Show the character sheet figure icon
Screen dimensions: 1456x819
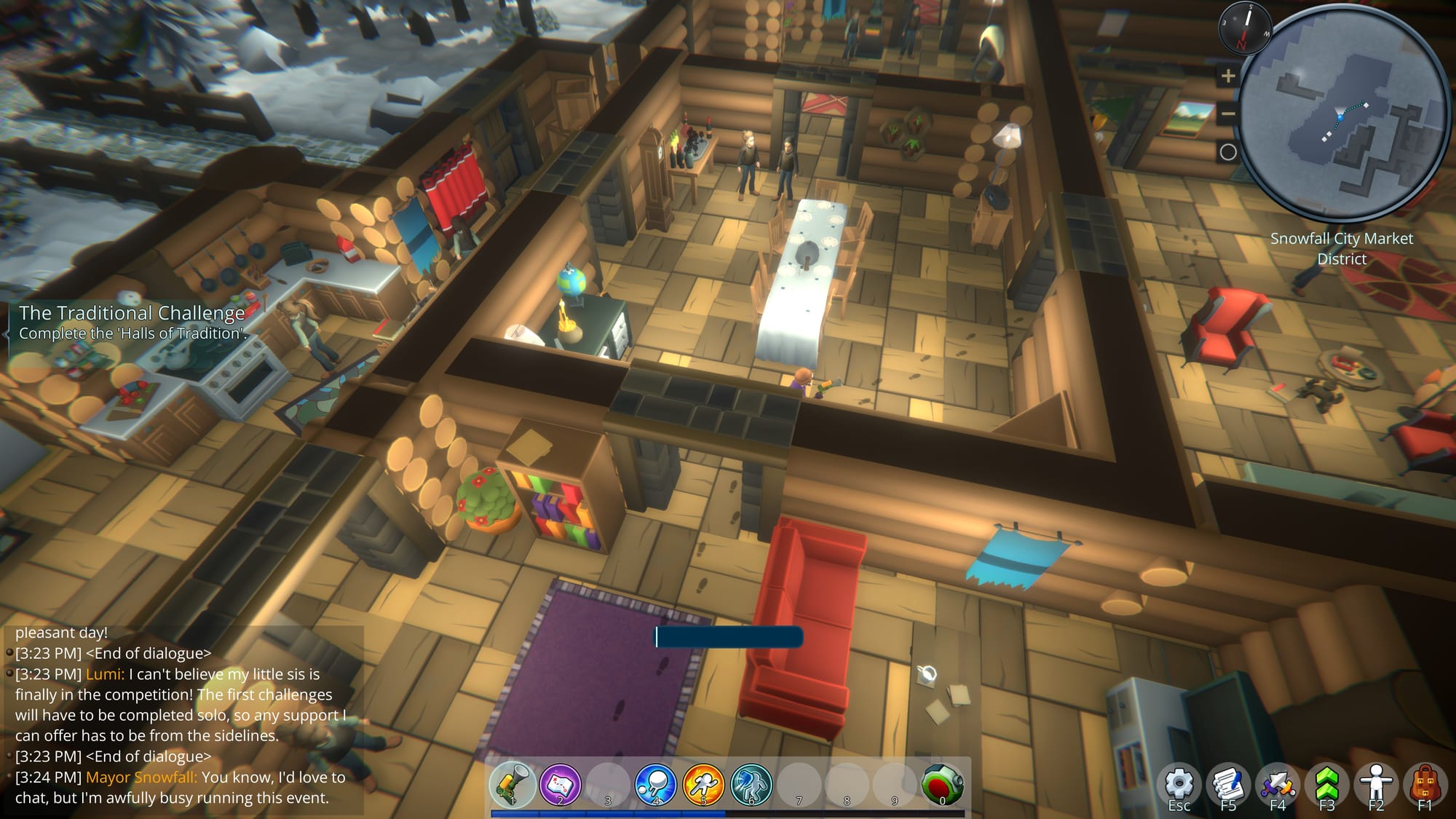click(1375, 785)
